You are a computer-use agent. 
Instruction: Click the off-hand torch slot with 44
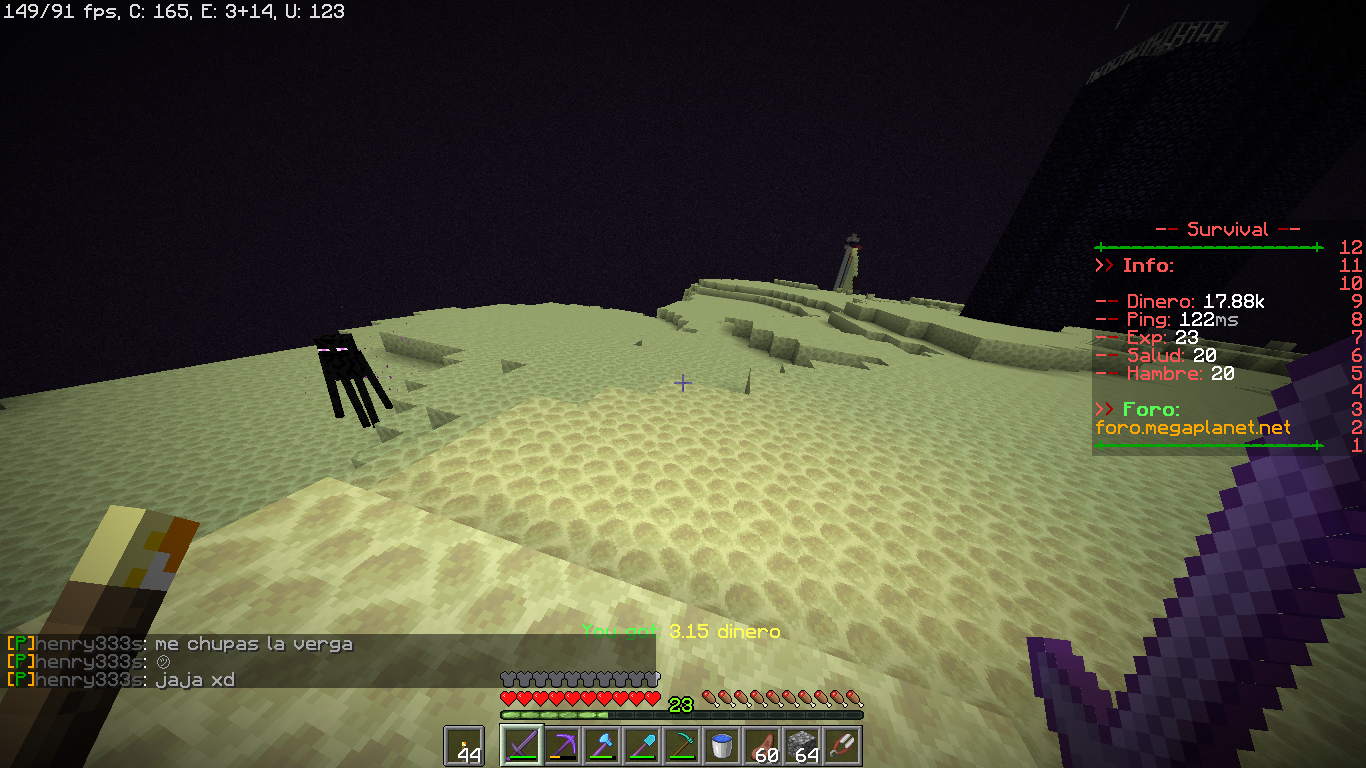pos(464,746)
